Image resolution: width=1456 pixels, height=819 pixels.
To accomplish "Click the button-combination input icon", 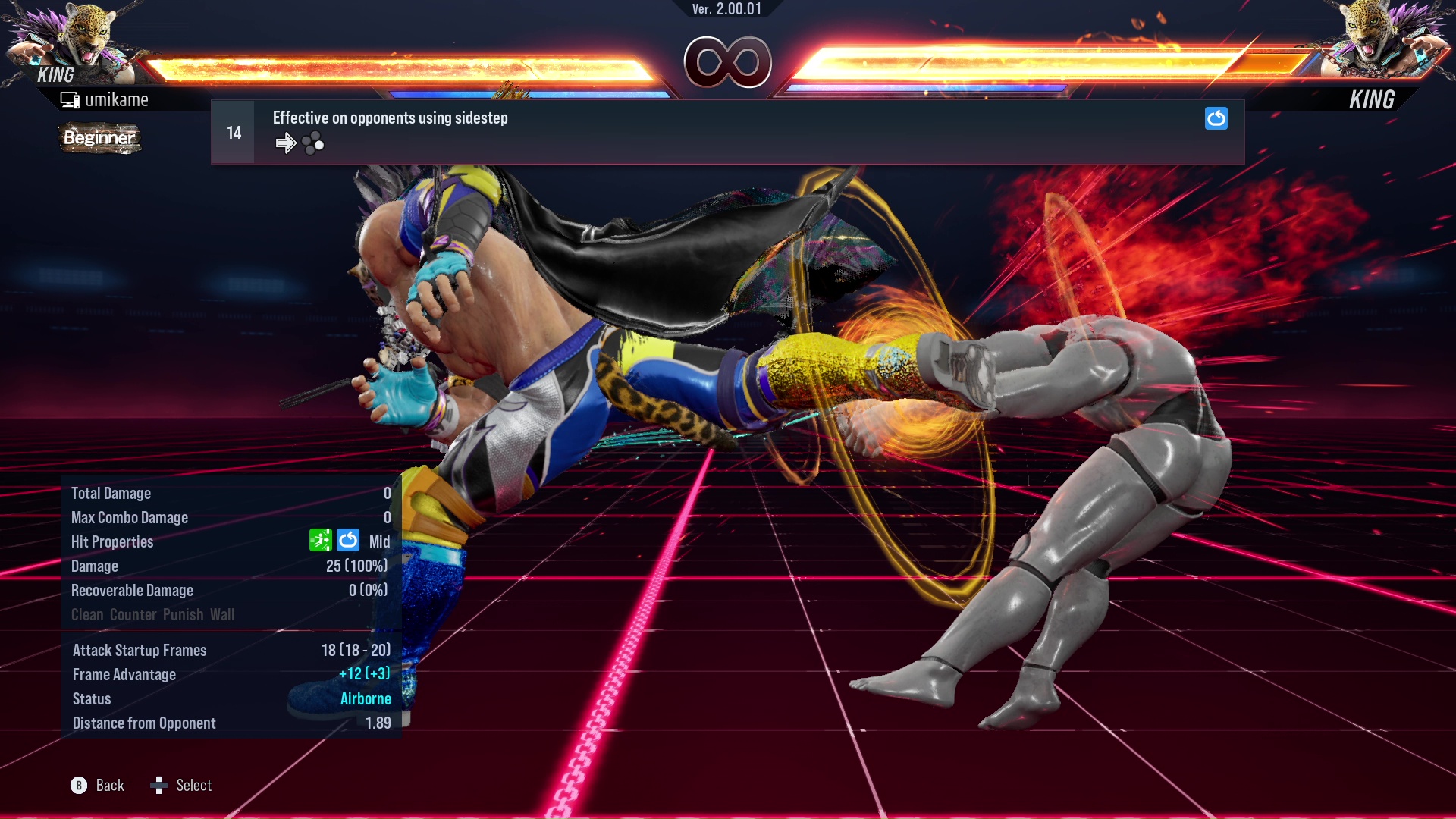I will pyautogui.click(x=313, y=143).
